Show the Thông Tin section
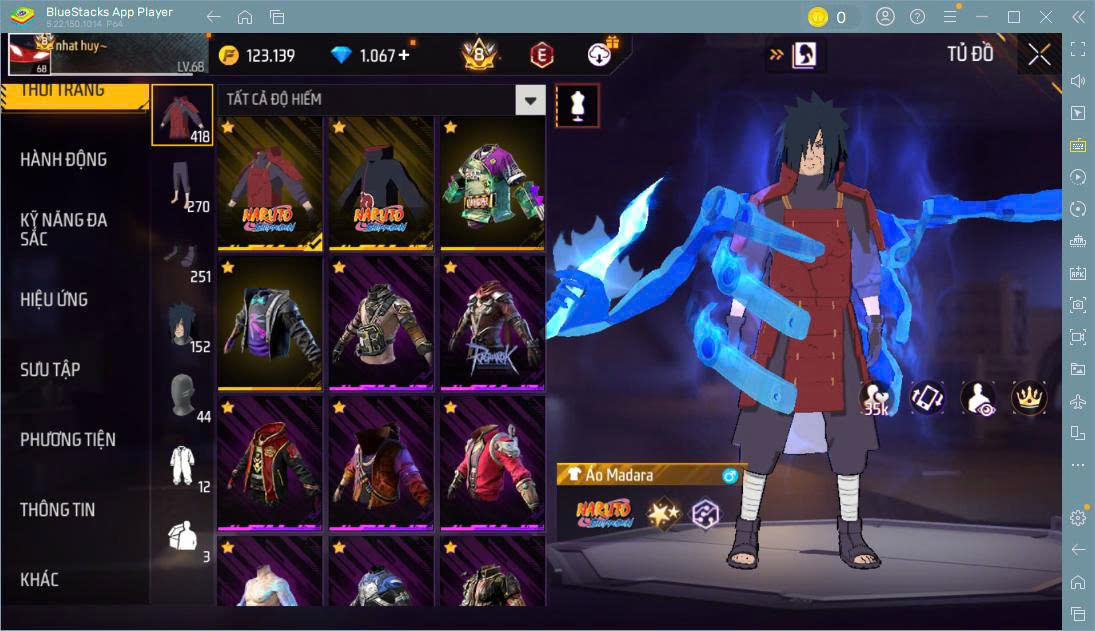Image resolution: width=1095 pixels, height=631 pixels. 58,509
